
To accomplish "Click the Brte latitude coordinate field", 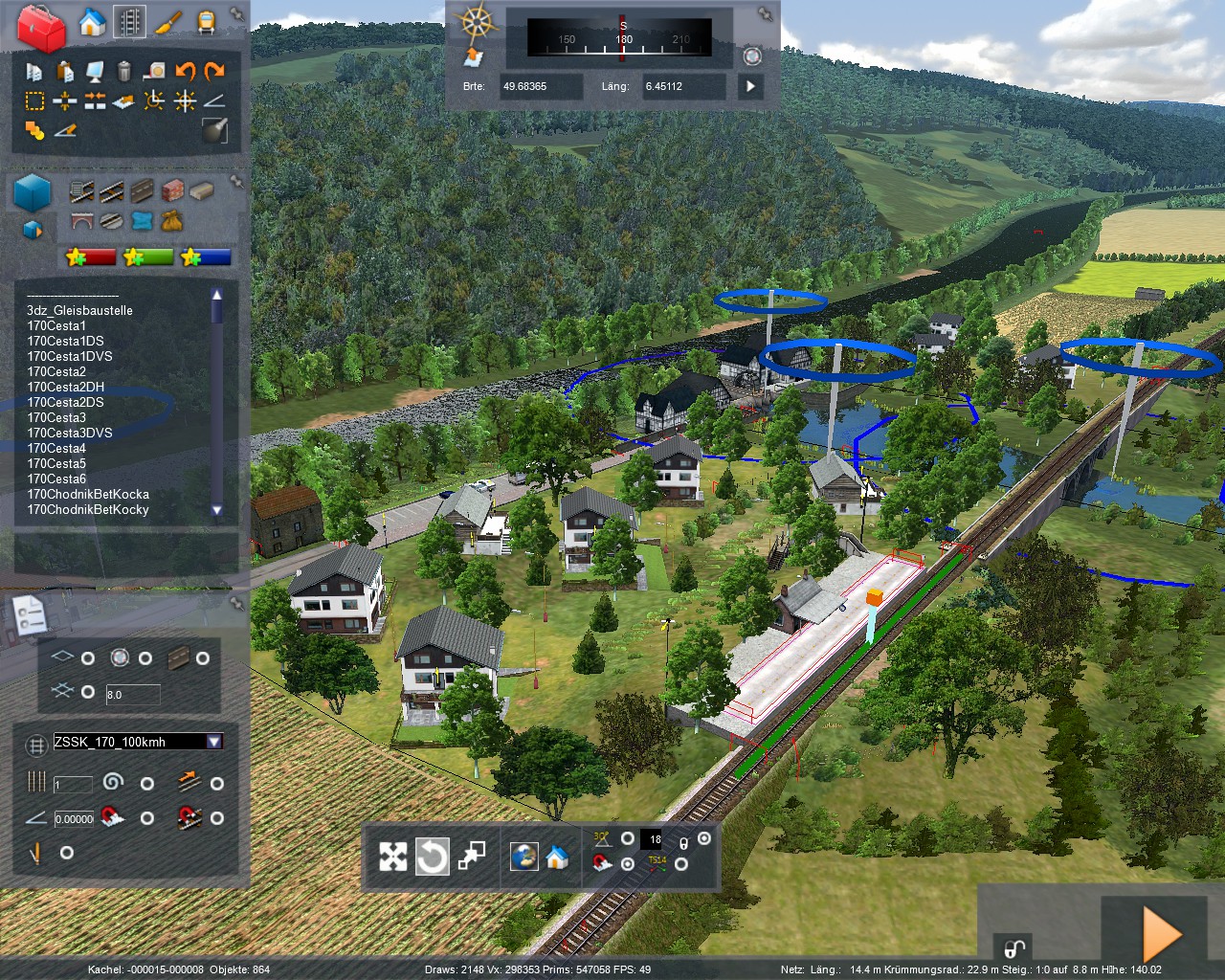I will (x=540, y=86).
